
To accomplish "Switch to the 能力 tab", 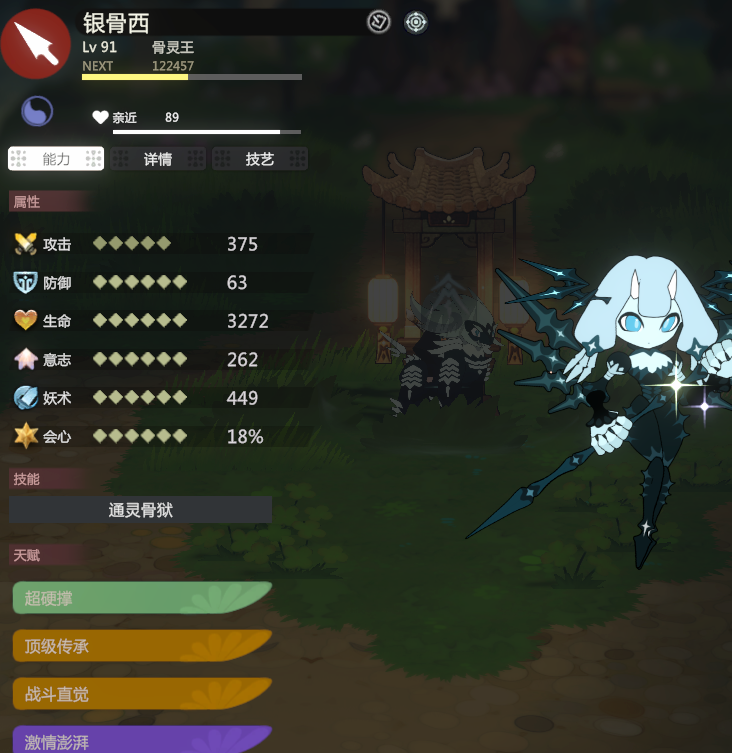I will [x=56, y=159].
